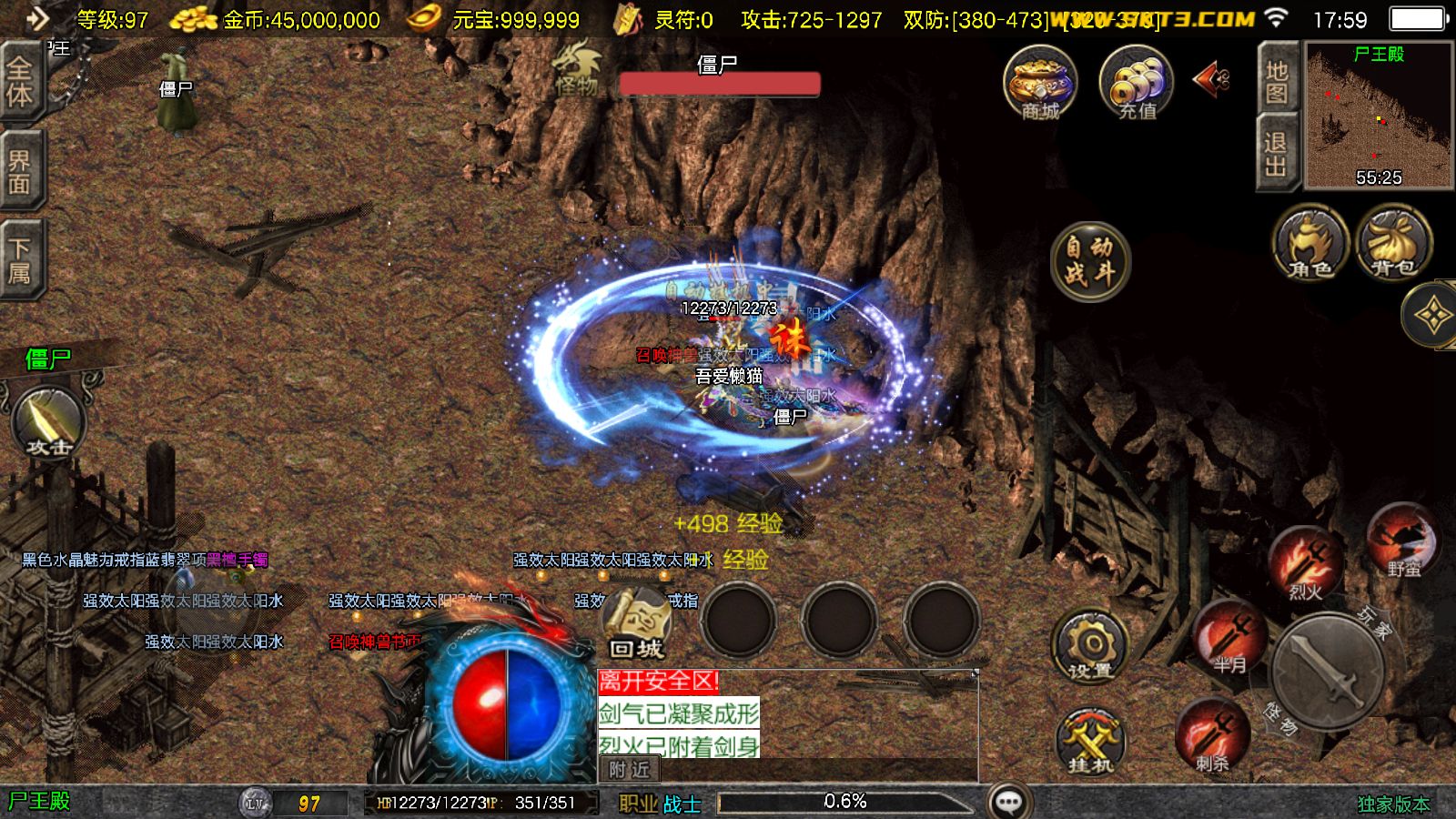
Task: Open the 商城 shop
Action: [x=1040, y=83]
